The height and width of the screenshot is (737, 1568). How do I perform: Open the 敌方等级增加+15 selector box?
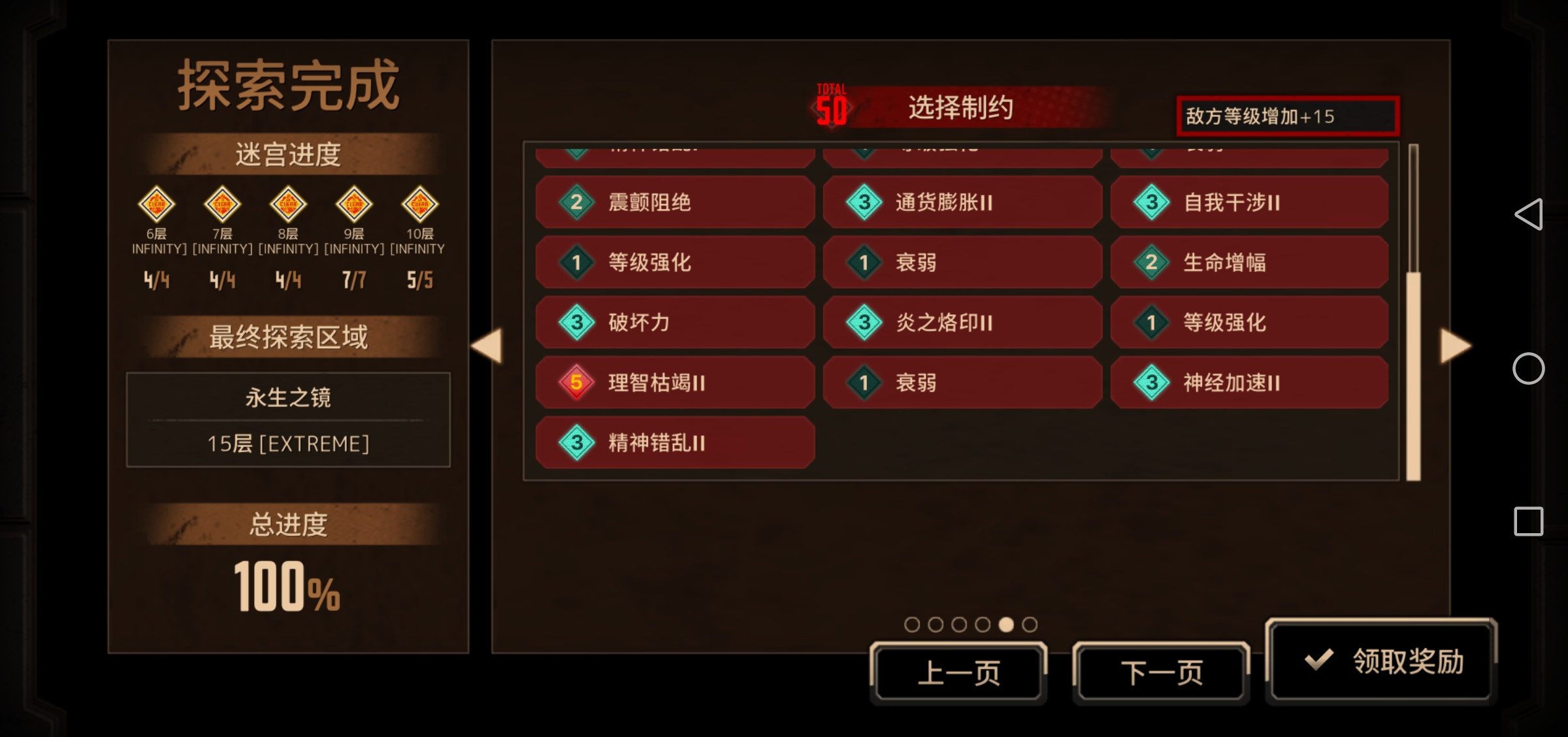pyautogui.click(x=1286, y=116)
